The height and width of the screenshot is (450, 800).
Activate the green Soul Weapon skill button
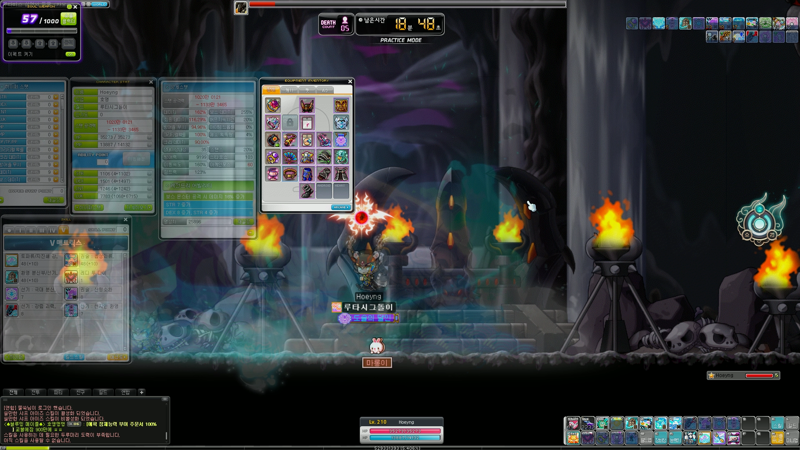pos(69,19)
